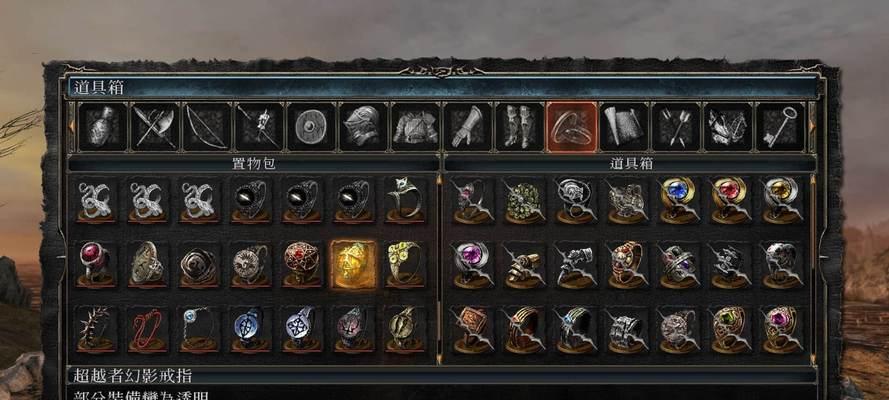Choose the red-gem ring in the inventory
Viewport: 889px width, 400px height.
click(95, 264)
